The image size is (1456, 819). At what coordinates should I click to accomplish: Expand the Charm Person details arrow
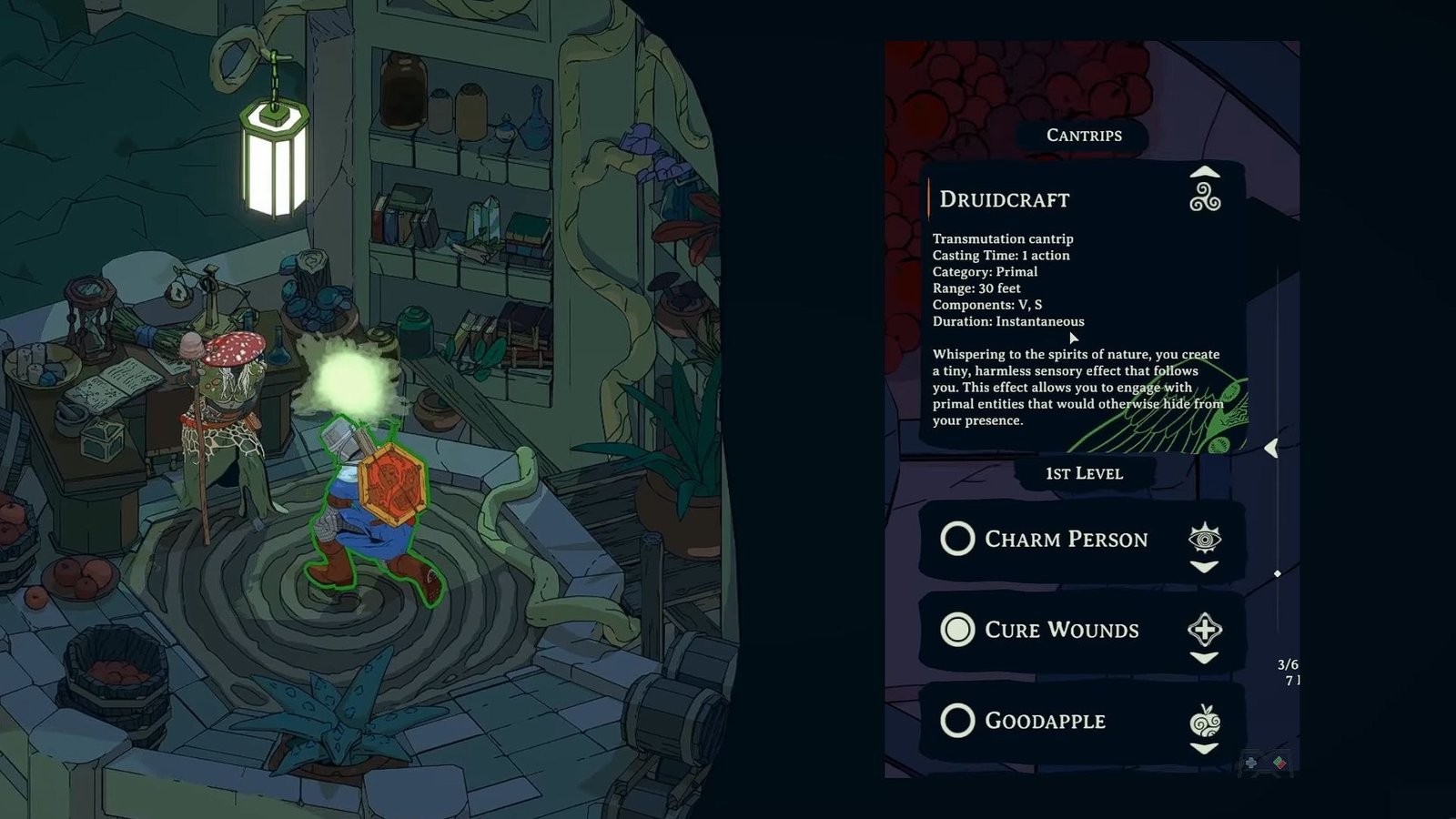pyautogui.click(x=1204, y=567)
